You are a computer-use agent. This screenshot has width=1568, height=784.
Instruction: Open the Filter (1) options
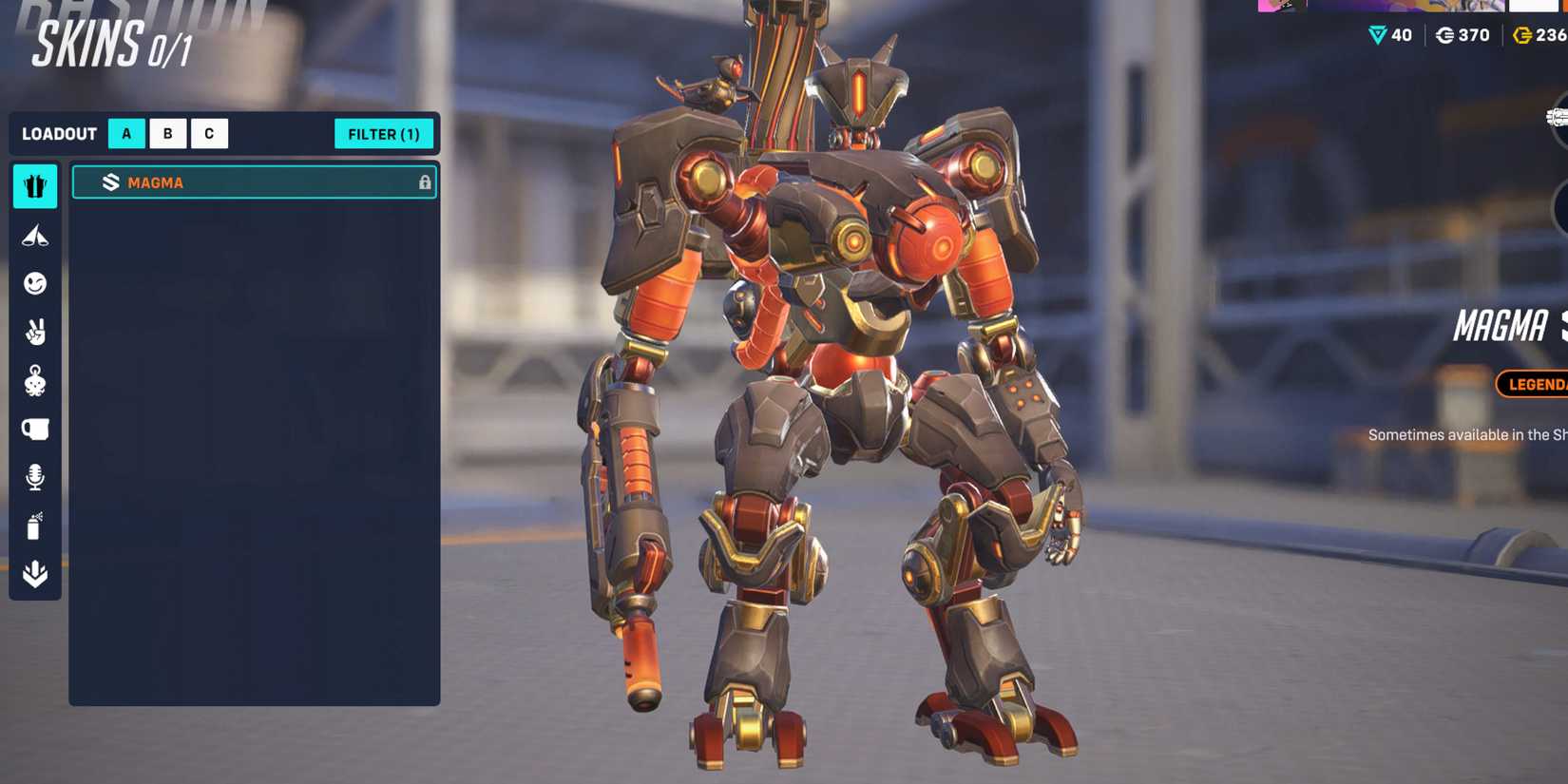[x=384, y=134]
